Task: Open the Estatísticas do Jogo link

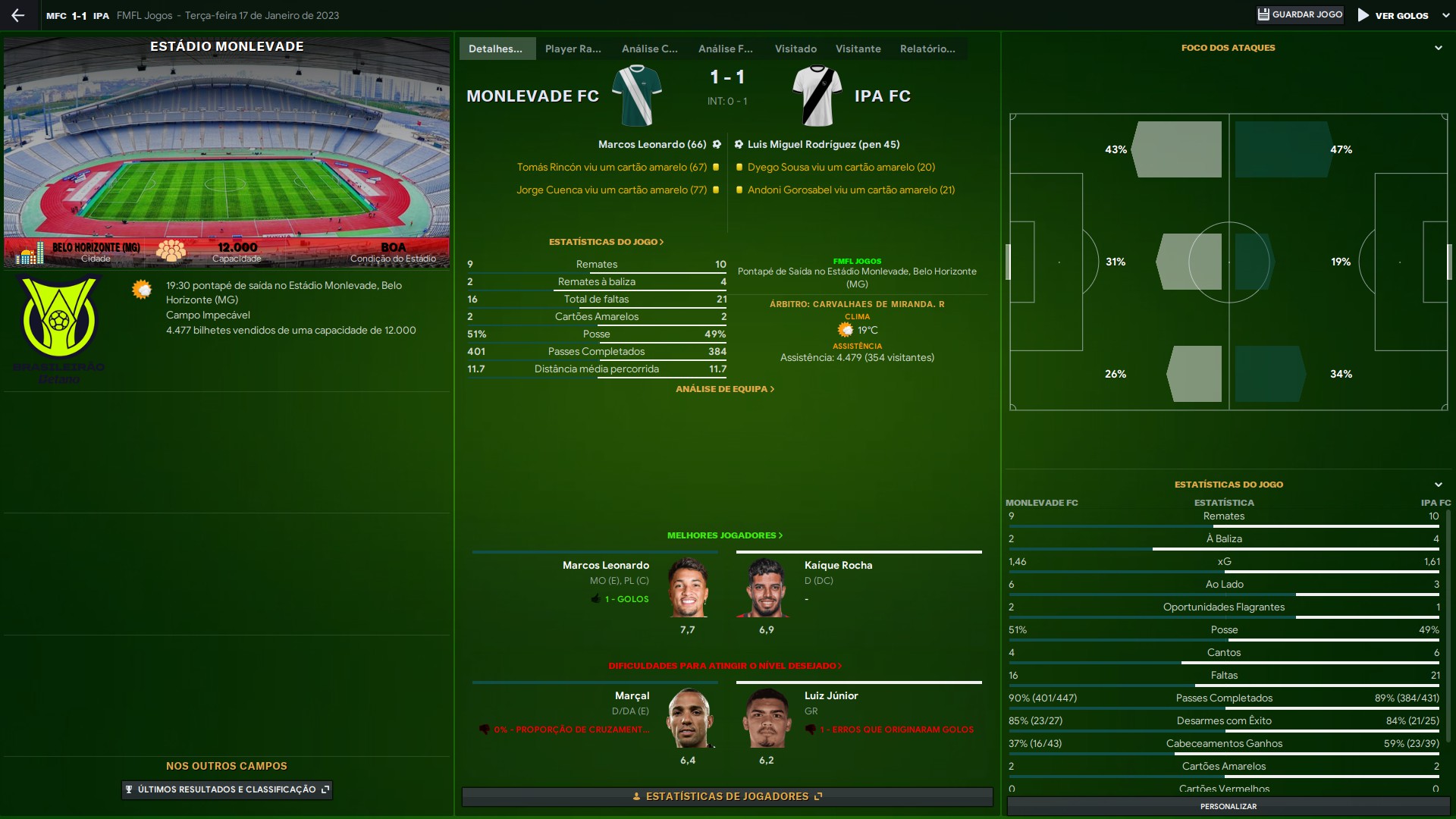Action: [x=606, y=242]
